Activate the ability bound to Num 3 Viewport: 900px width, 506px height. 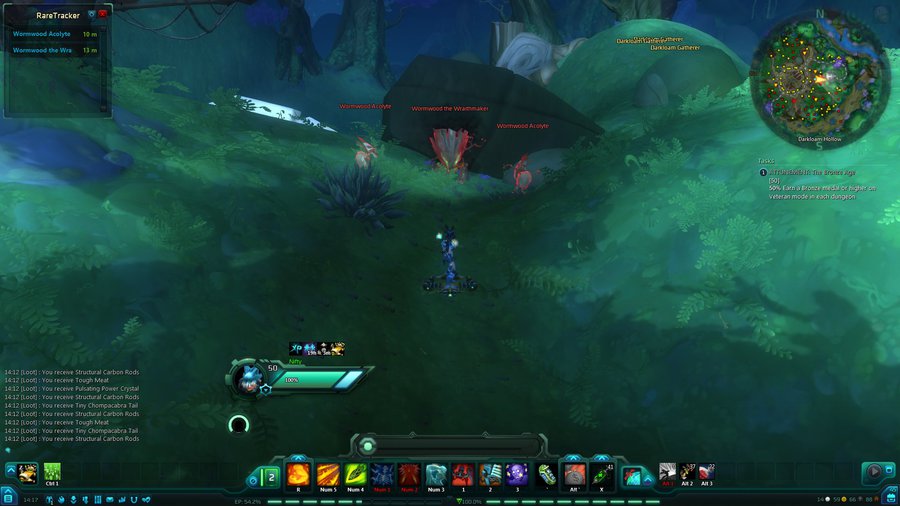(436, 474)
